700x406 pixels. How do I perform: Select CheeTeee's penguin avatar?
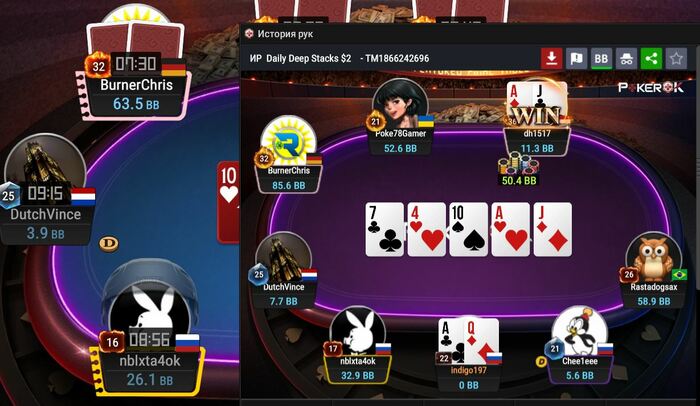click(579, 334)
